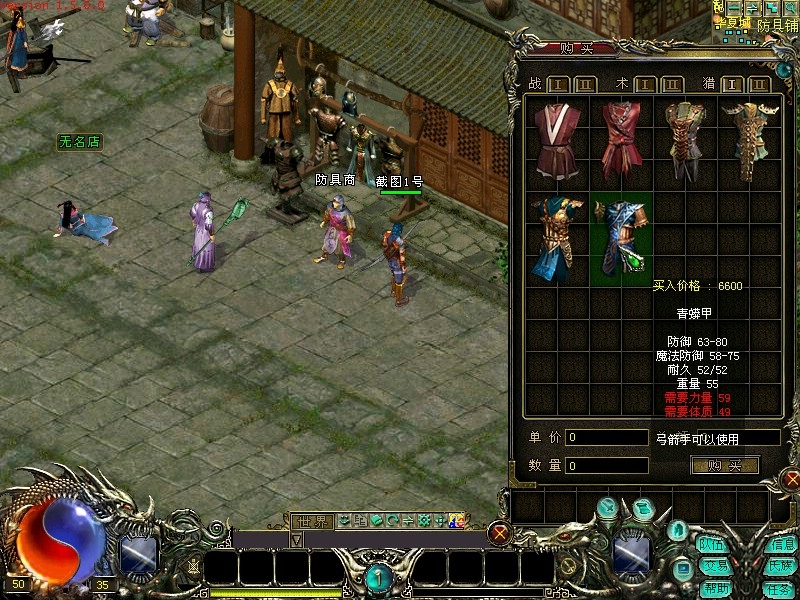This screenshot has height=600, width=800.
Task: Show the hunter (猎) tier II tab
Action: click(x=760, y=84)
